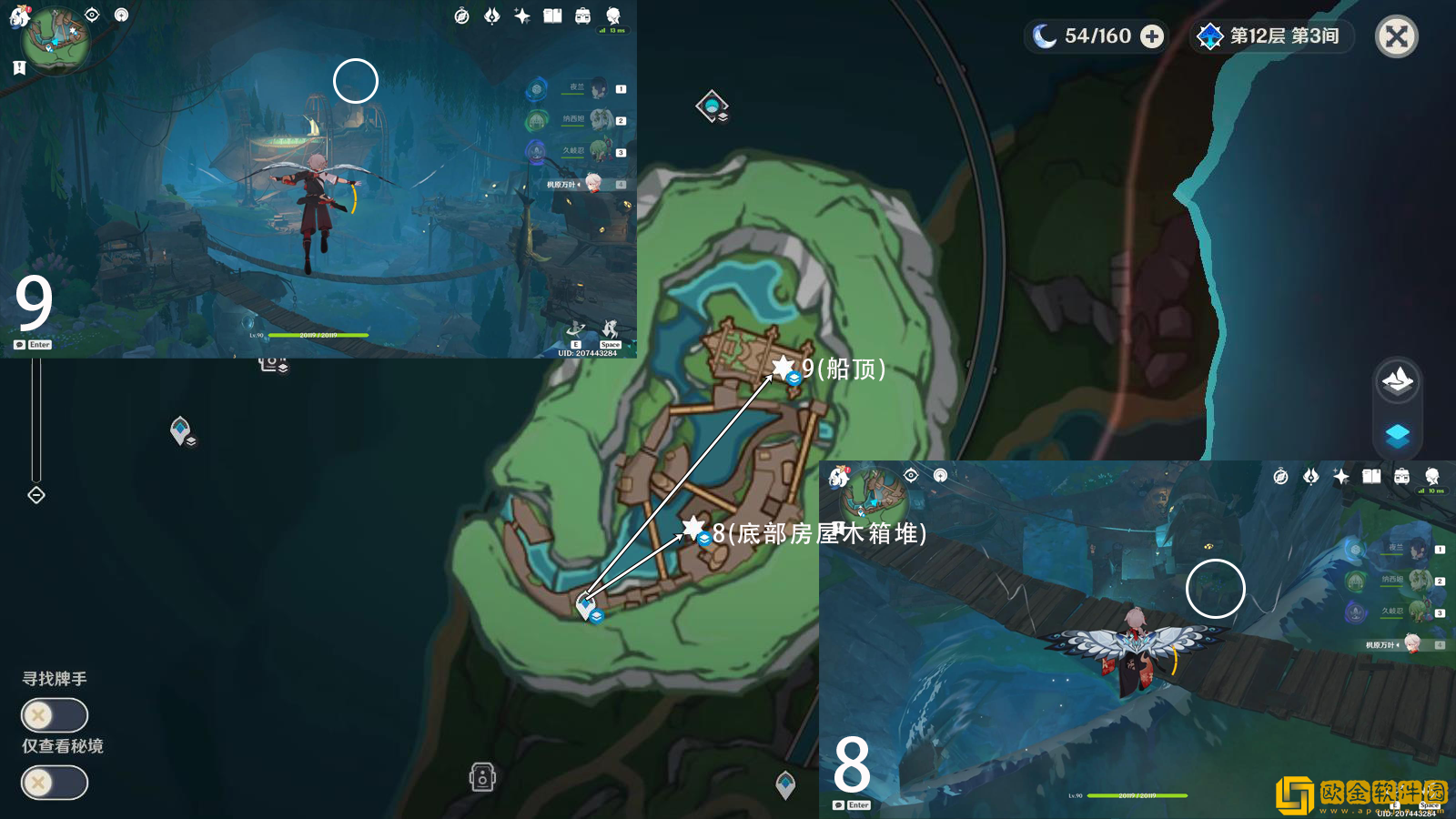Zoom out the map with the minus button
Image resolution: width=1456 pixels, height=819 pixels.
(x=36, y=495)
